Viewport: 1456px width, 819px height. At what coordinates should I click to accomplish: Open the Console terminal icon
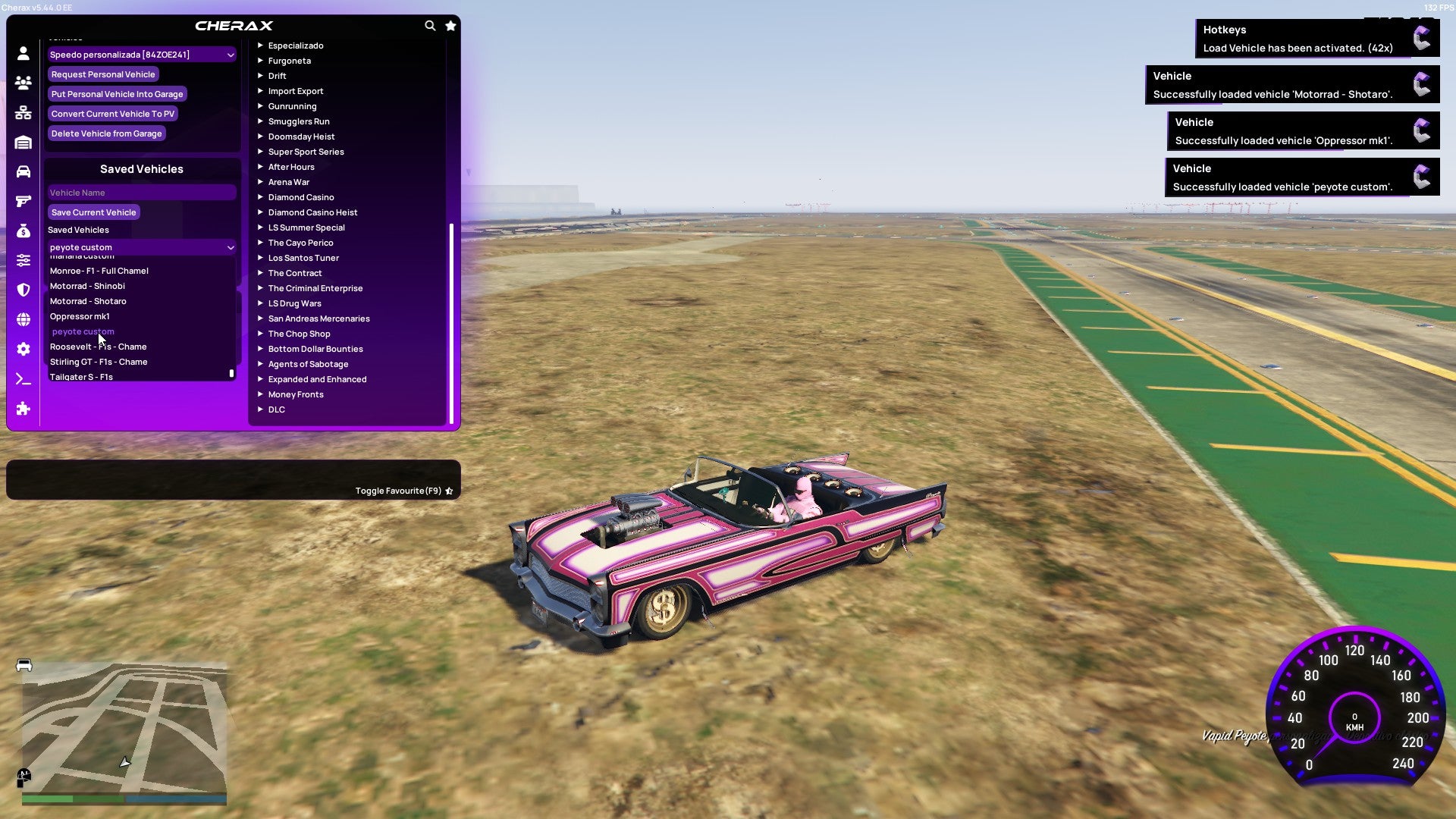pos(23,378)
